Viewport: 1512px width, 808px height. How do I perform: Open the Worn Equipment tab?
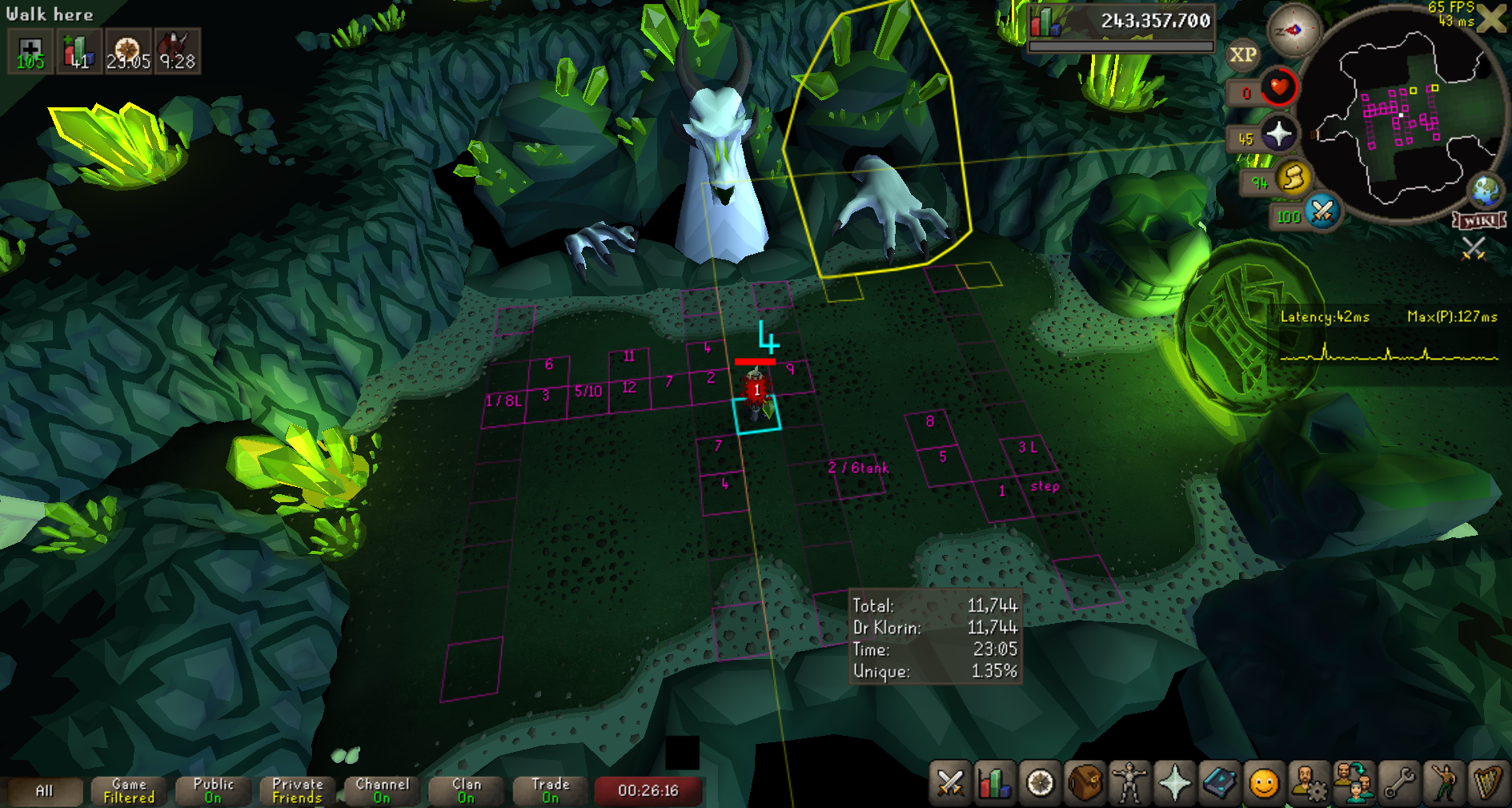pyautogui.click(x=1129, y=782)
